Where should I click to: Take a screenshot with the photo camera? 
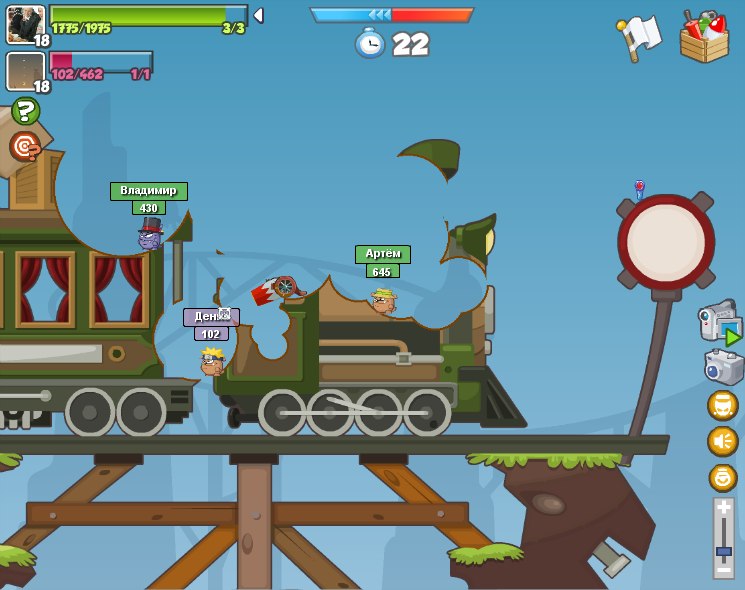[x=723, y=366]
